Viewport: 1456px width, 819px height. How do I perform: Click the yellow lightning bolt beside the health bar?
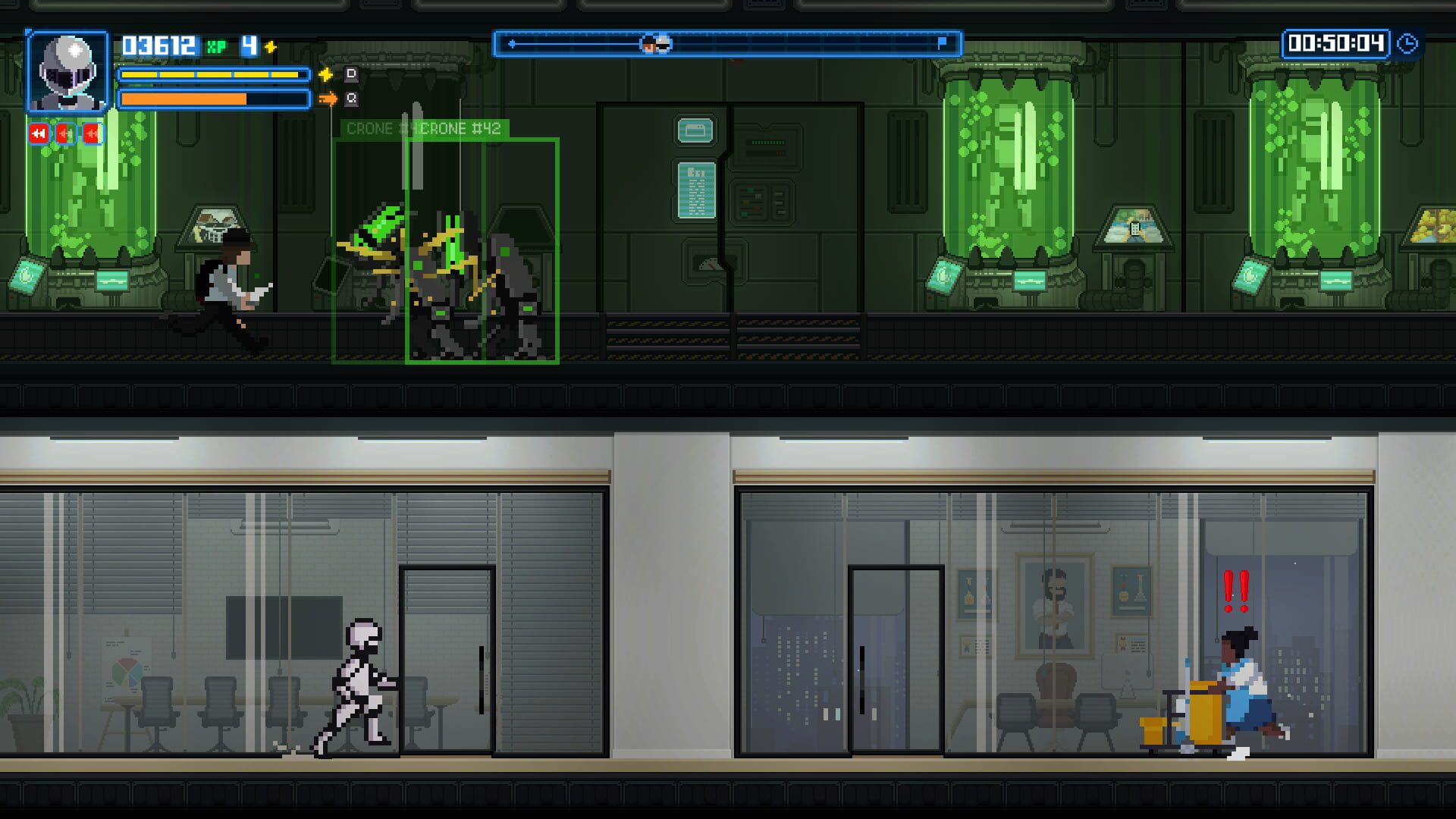tap(326, 74)
